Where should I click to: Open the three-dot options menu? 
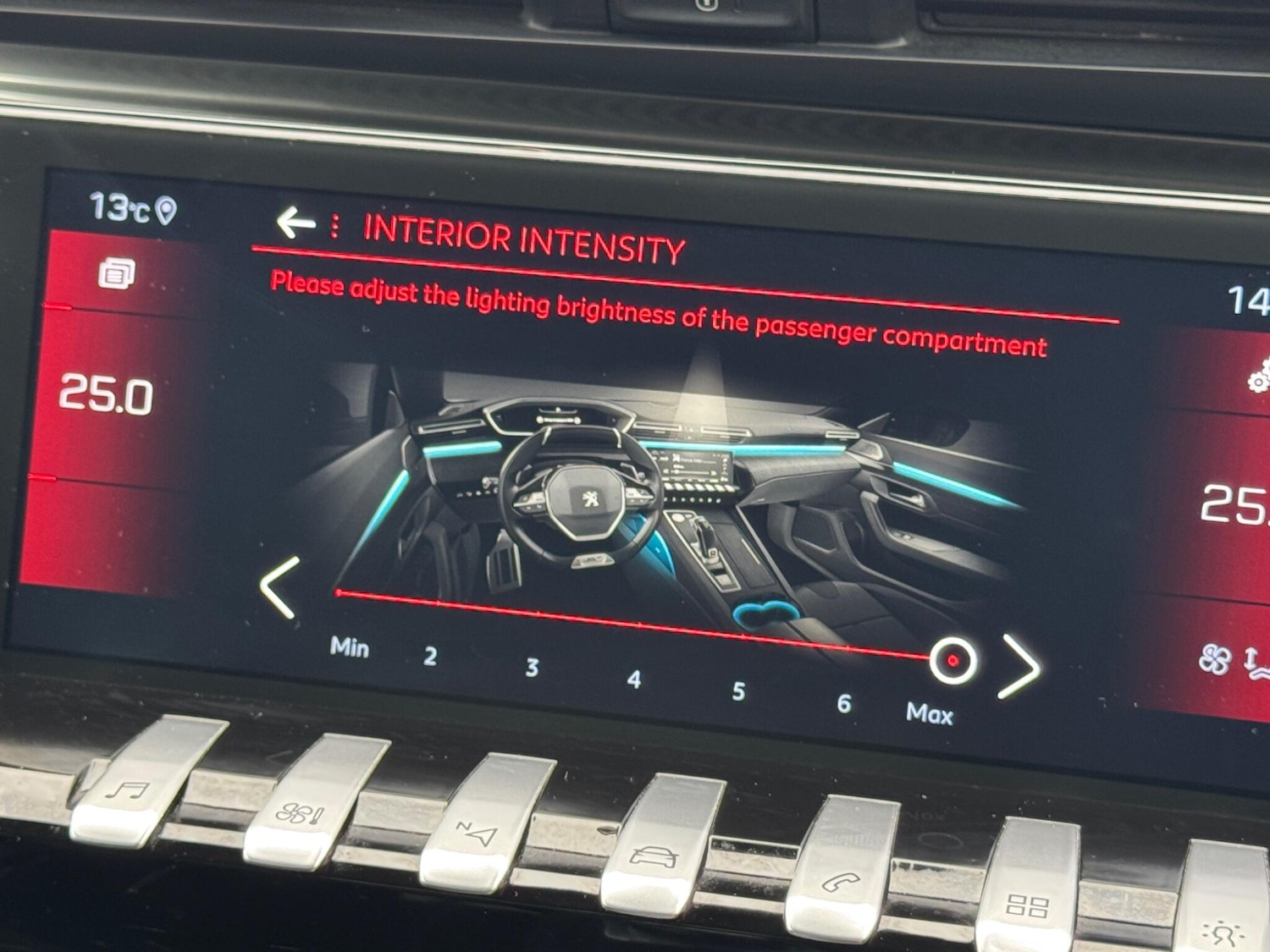(335, 226)
